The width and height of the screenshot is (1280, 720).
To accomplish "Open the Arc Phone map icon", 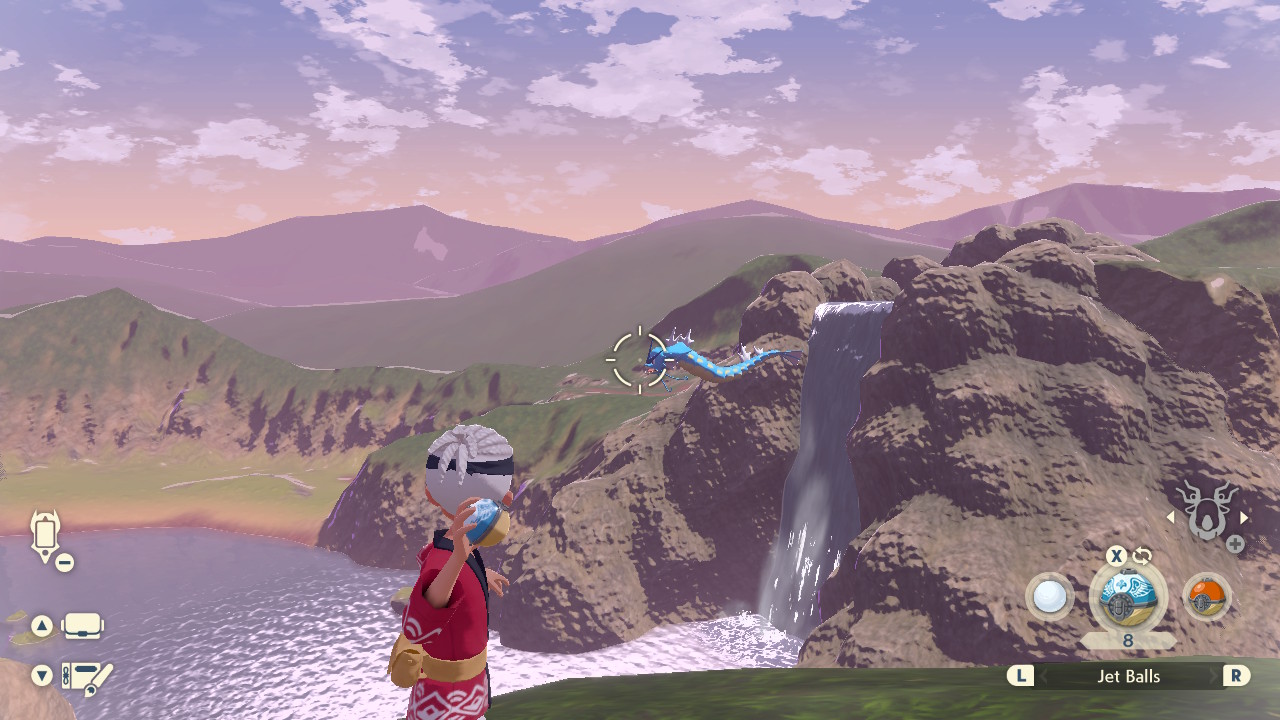I will 46,536.
